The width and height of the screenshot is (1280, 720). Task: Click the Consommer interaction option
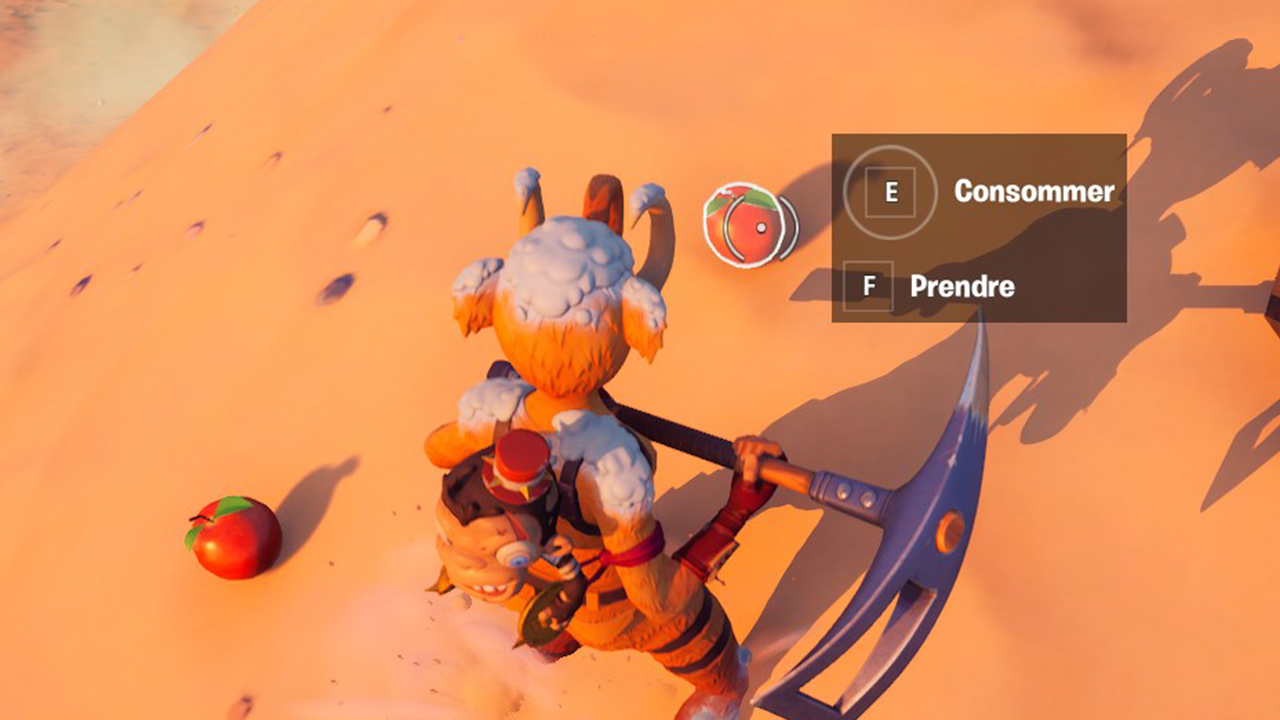click(x=1035, y=192)
